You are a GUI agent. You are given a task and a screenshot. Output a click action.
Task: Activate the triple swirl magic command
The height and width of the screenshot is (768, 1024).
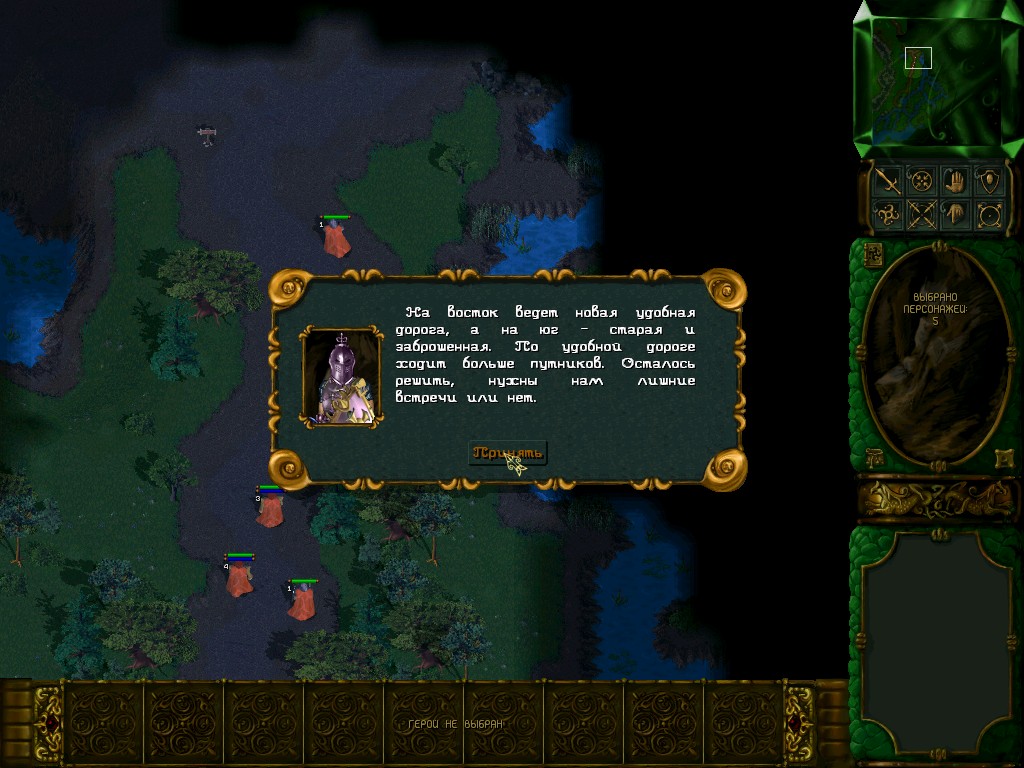[x=888, y=214]
